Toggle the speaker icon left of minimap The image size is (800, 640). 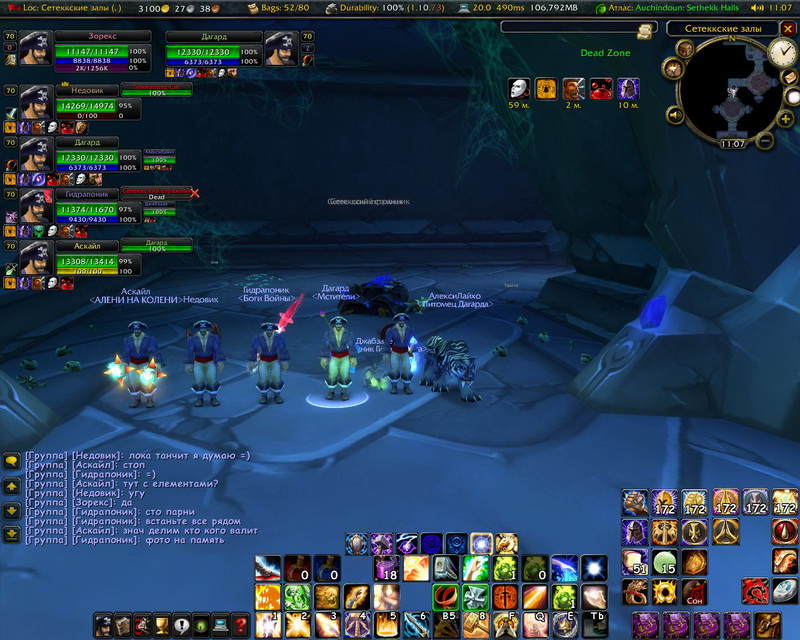pyautogui.click(x=674, y=116)
